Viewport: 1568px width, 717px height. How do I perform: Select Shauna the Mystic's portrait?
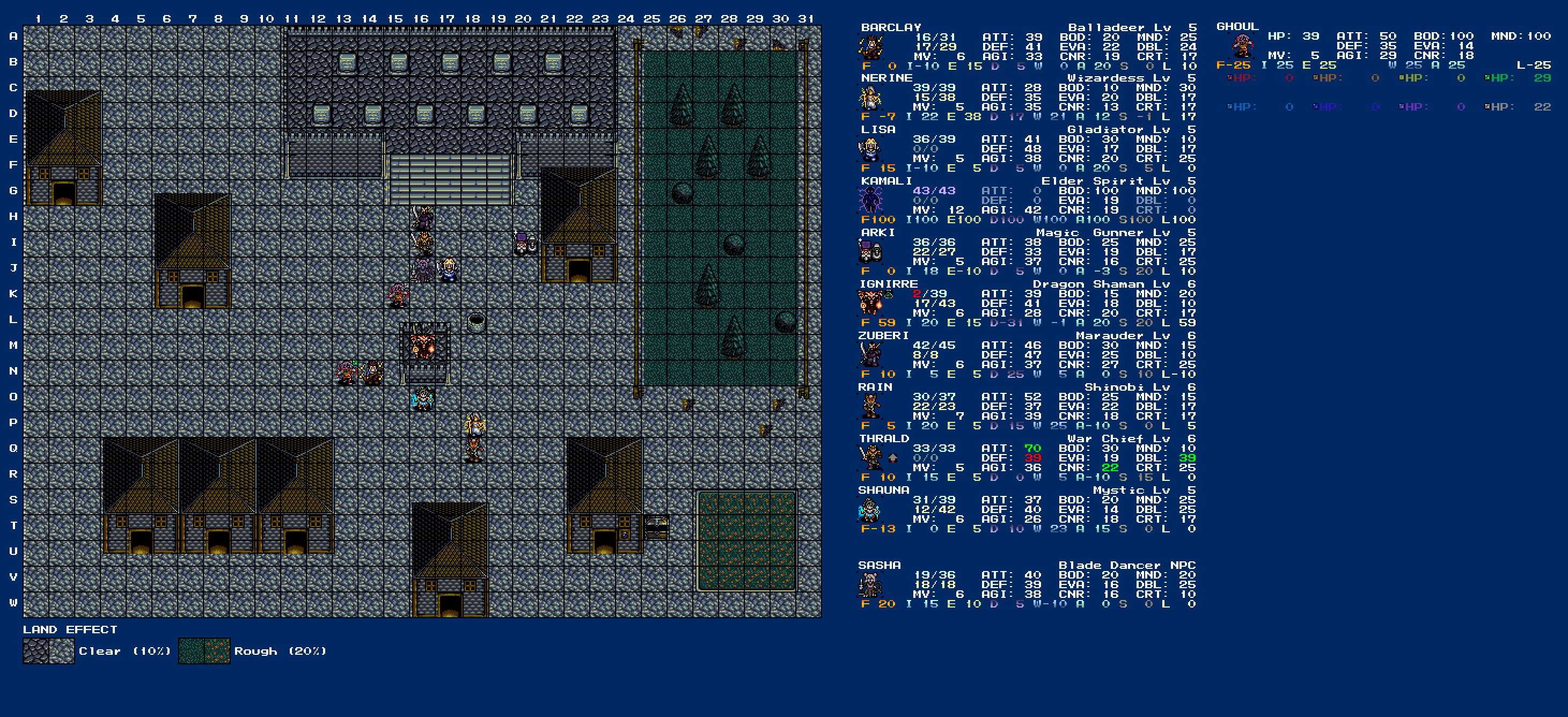pyautogui.click(x=870, y=509)
